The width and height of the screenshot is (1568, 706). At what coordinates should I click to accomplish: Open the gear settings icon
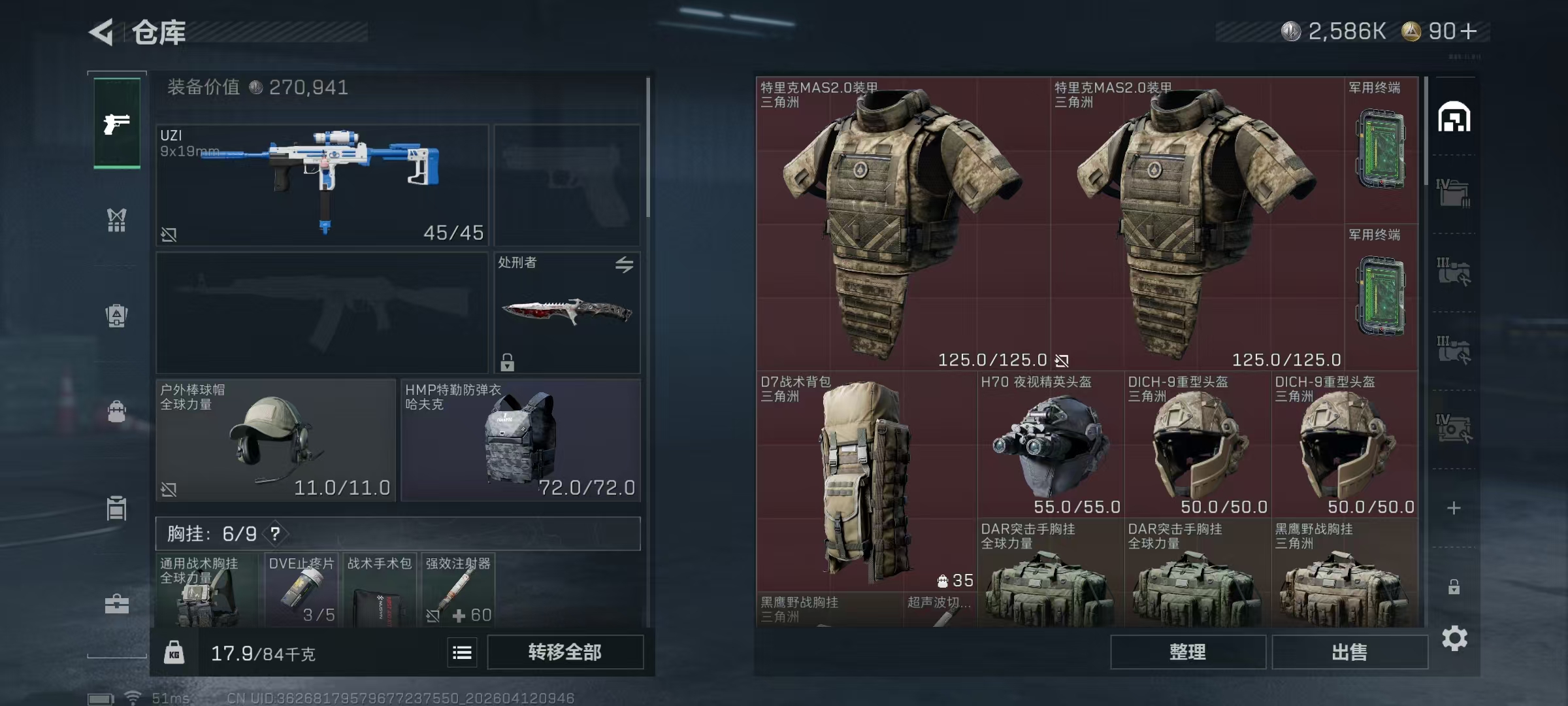point(1454,638)
